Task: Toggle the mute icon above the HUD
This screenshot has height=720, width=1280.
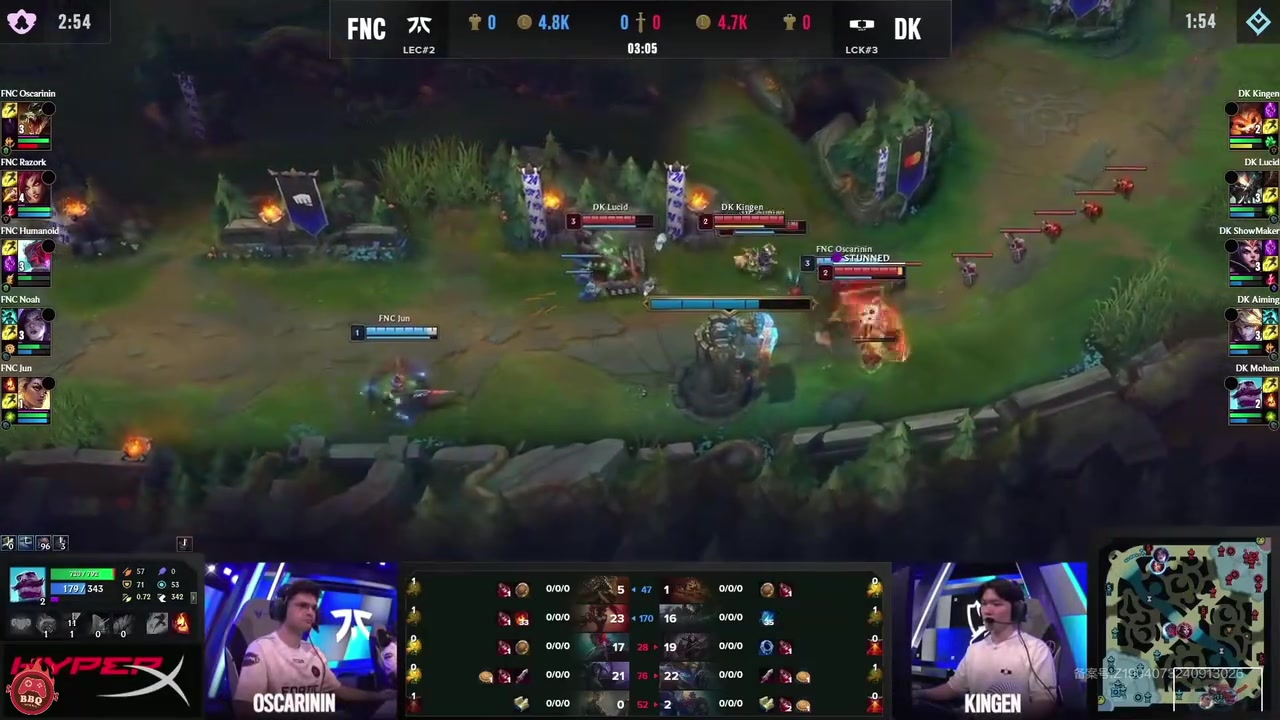Action: tap(8, 543)
